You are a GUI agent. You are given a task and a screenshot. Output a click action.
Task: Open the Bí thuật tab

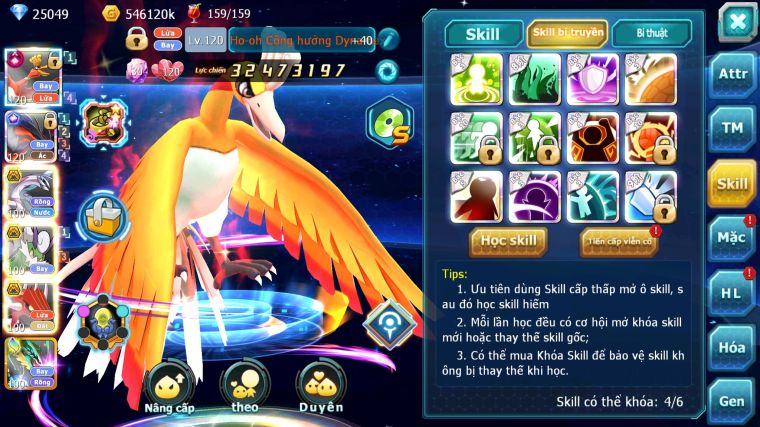tap(651, 33)
